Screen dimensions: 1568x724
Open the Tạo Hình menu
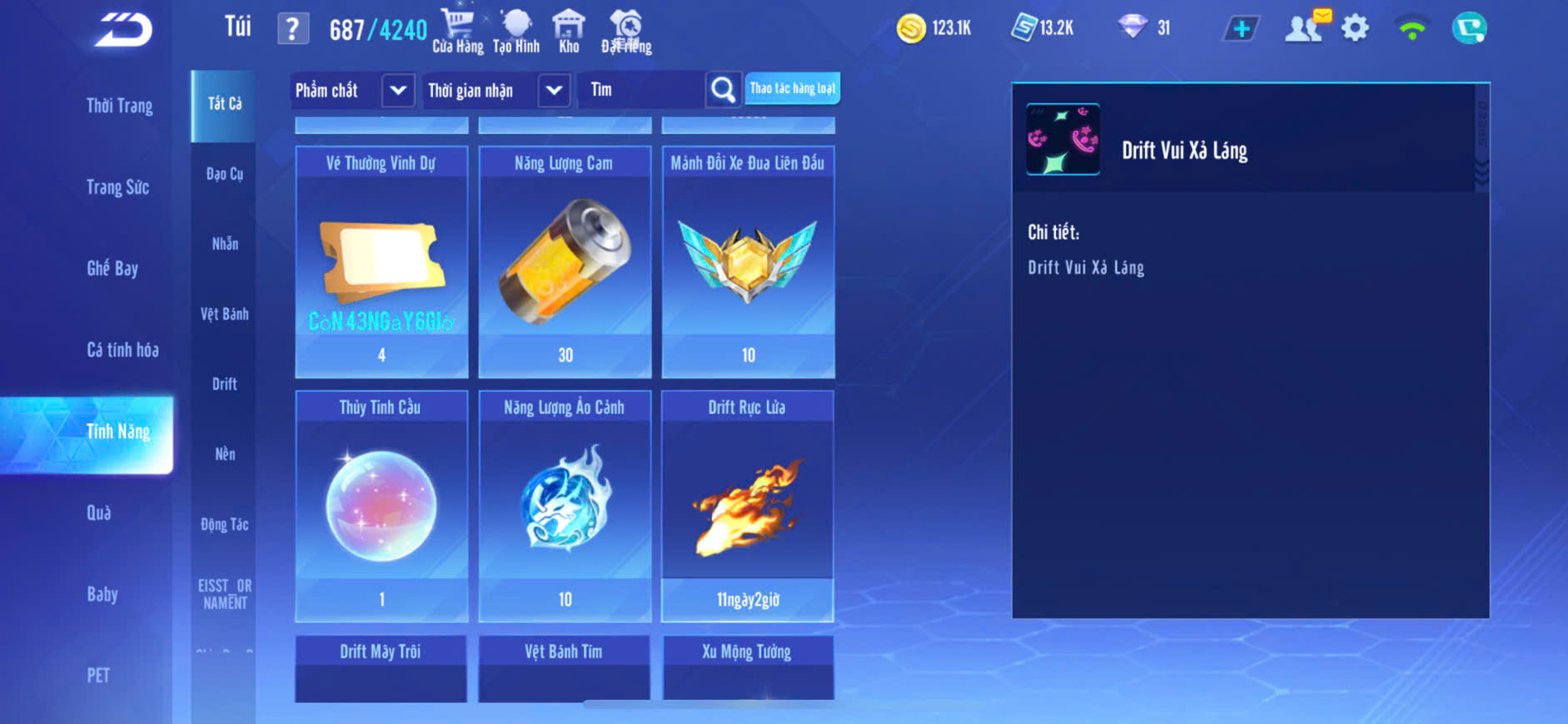pyautogui.click(x=516, y=31)
